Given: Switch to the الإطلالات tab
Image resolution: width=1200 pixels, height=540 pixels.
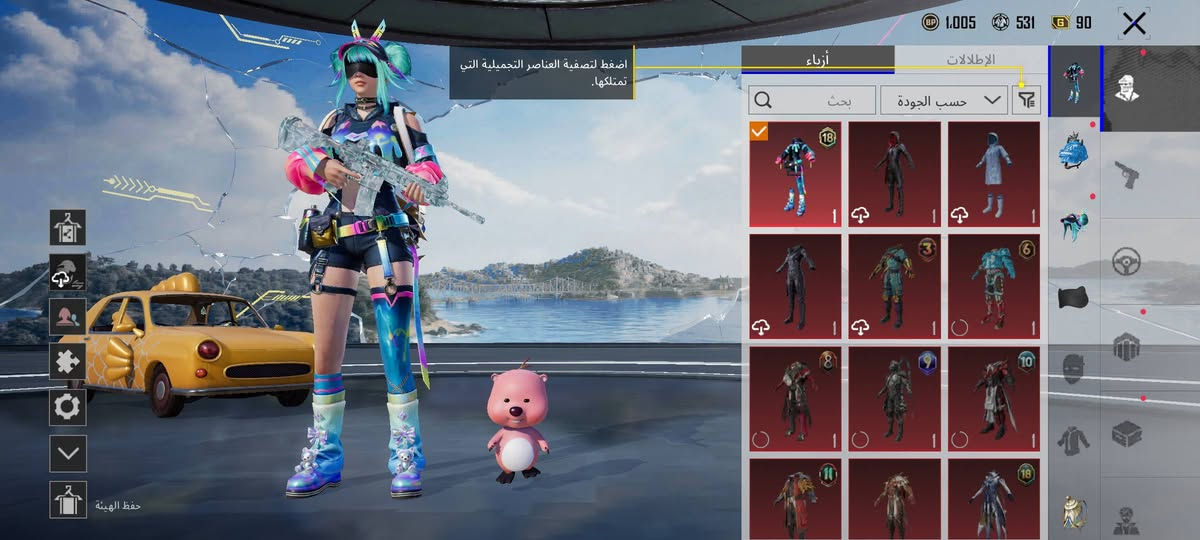Looking at the screenshot, I should coord(970,60).
